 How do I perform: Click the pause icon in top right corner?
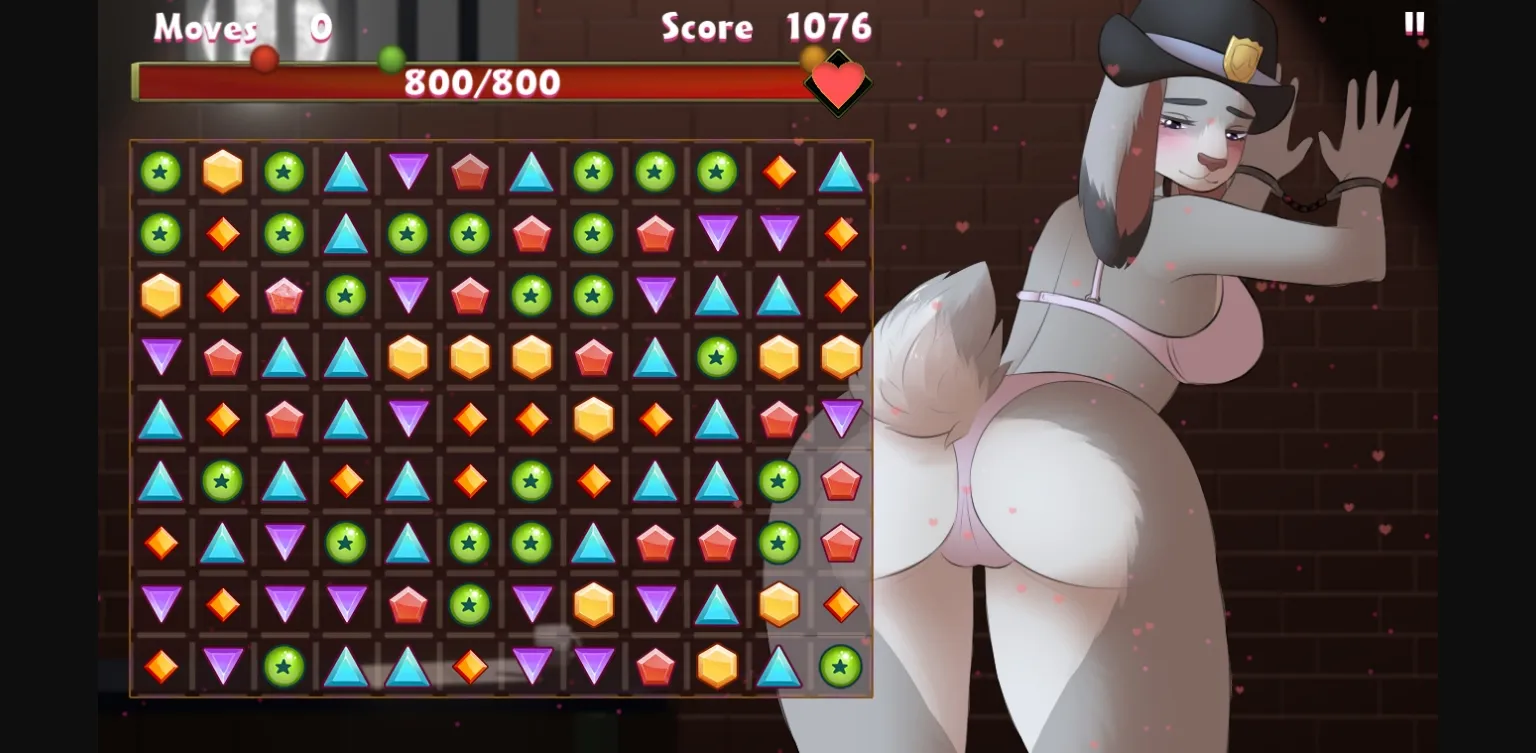coord(1415,24)
